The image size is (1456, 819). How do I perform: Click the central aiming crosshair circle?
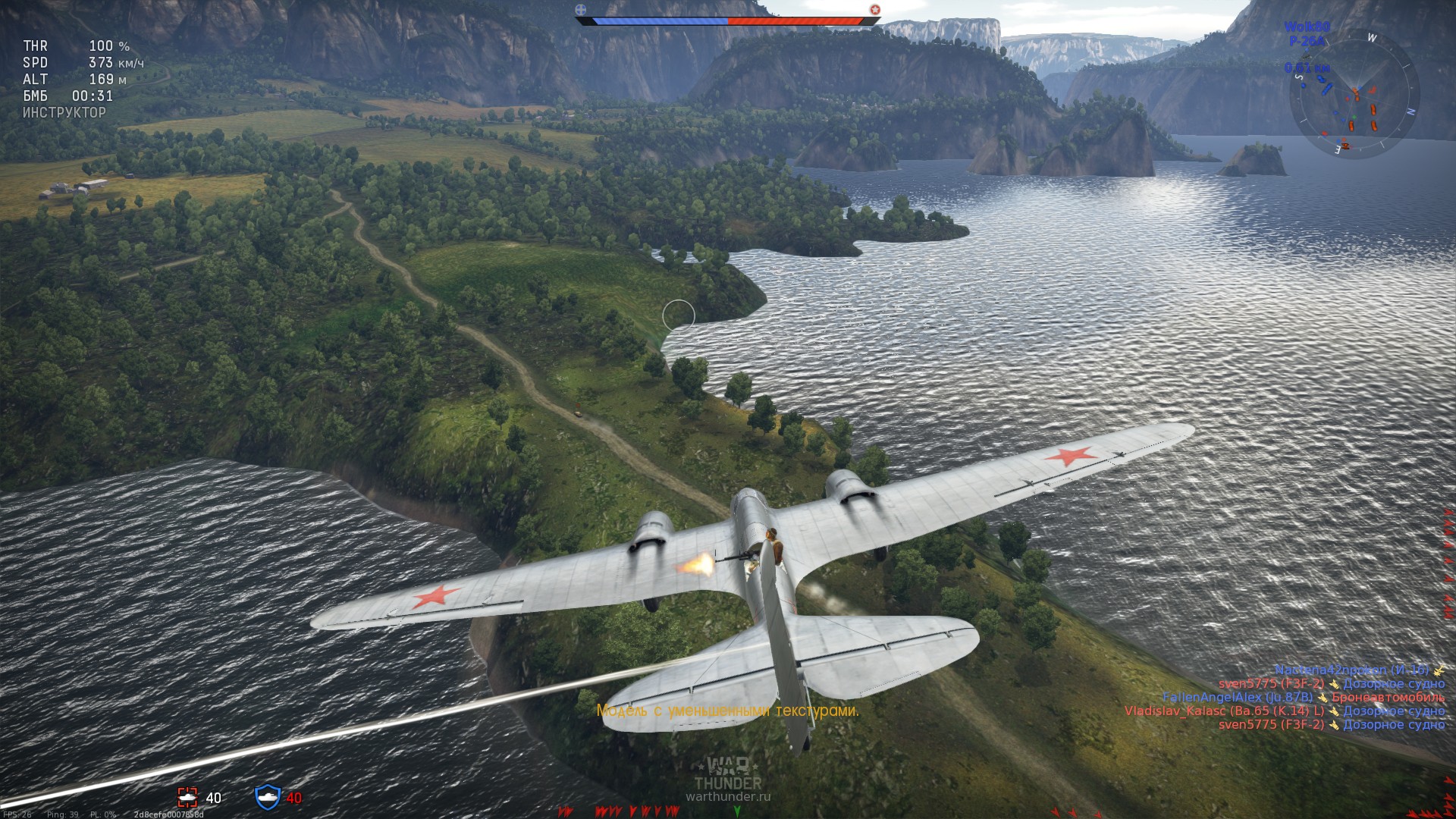point(680,314)
